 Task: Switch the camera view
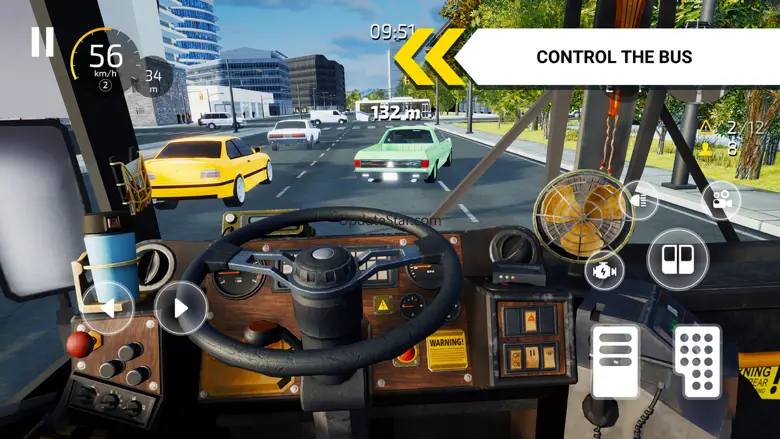coord(720,201)
